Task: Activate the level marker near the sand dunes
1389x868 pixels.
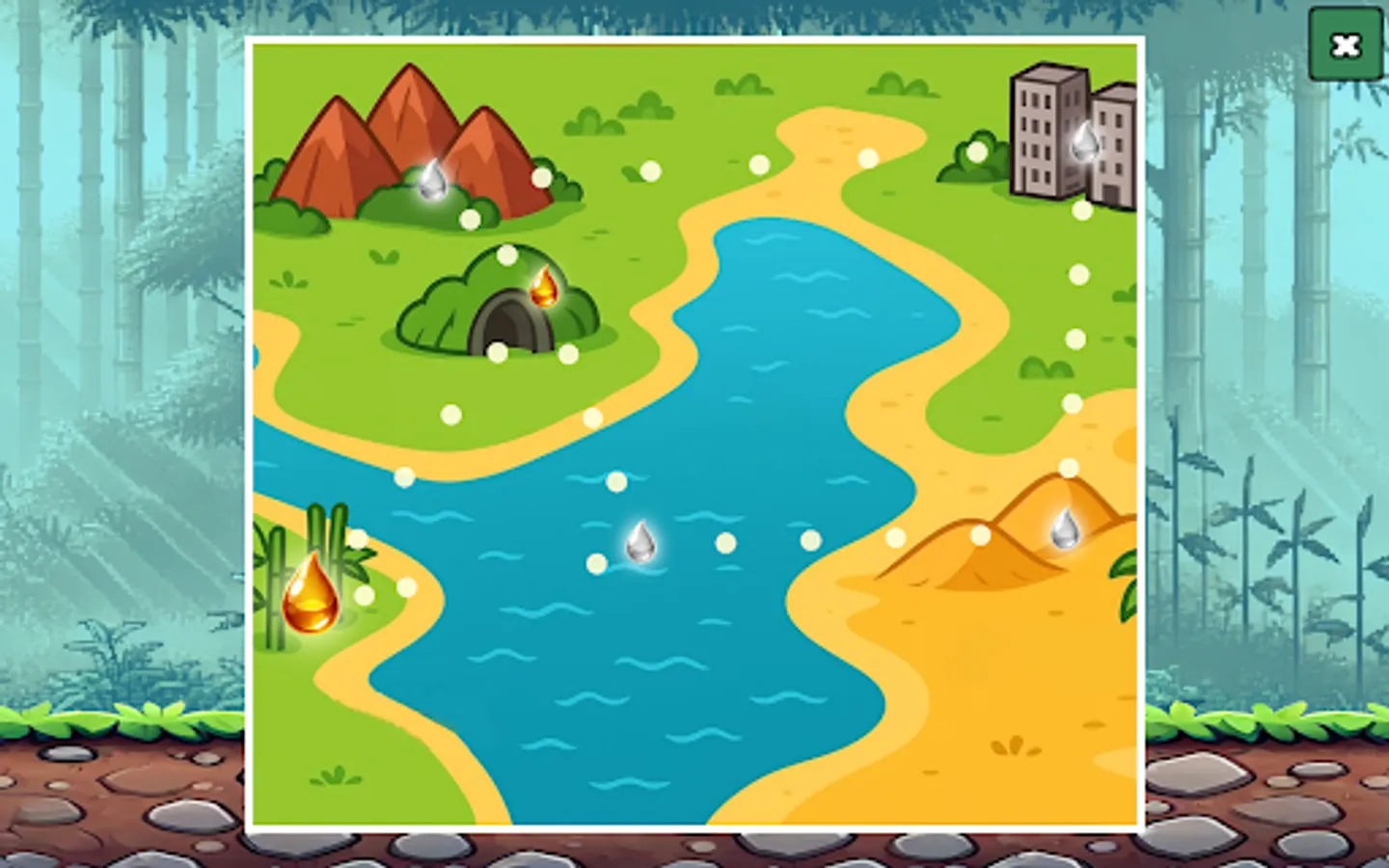Action: pyautogui.click(x=982, y=532)
